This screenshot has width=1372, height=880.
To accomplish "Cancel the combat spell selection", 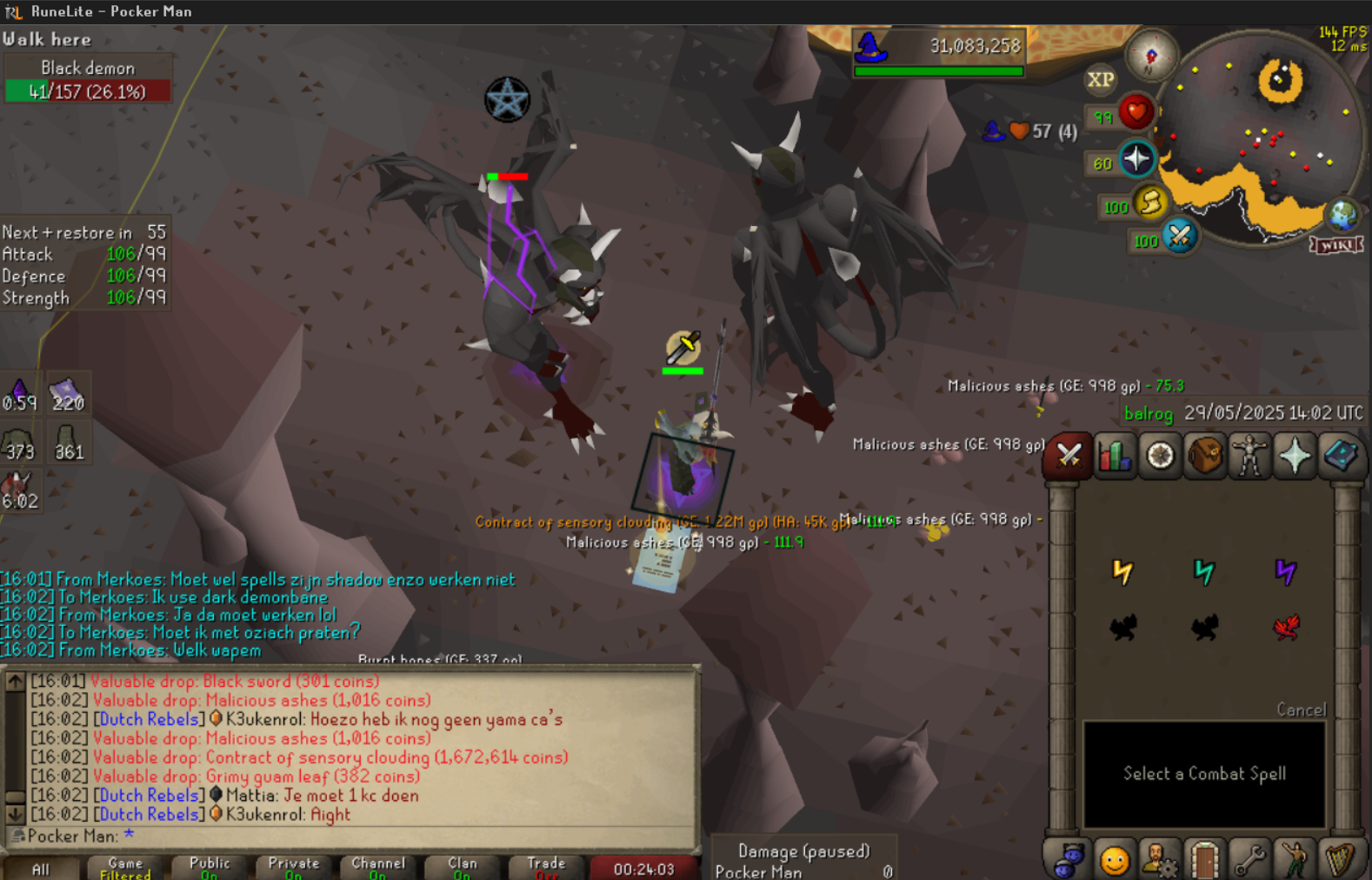I will click(1301, 710).
